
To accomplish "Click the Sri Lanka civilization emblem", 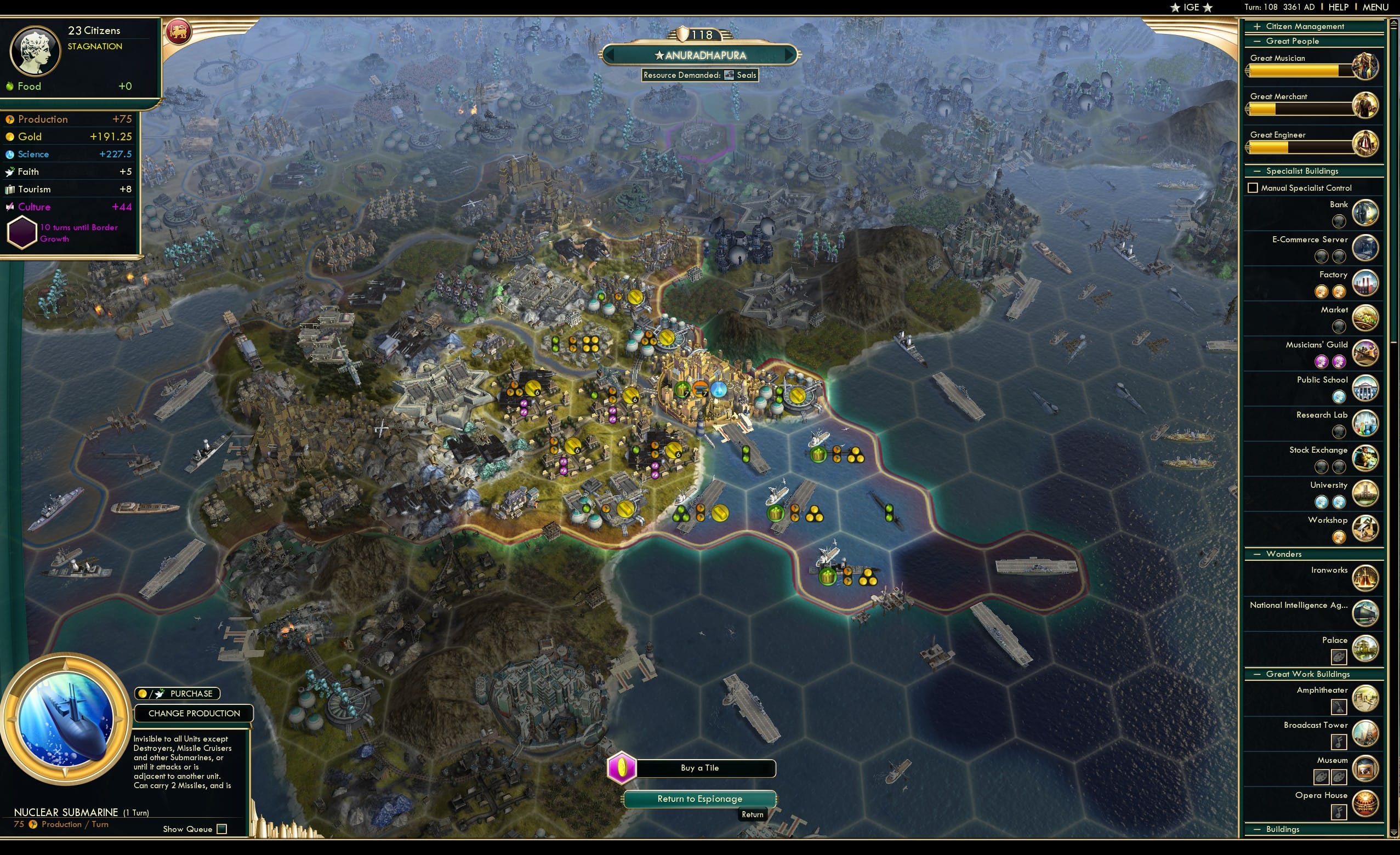I will (x=180, y=32).
